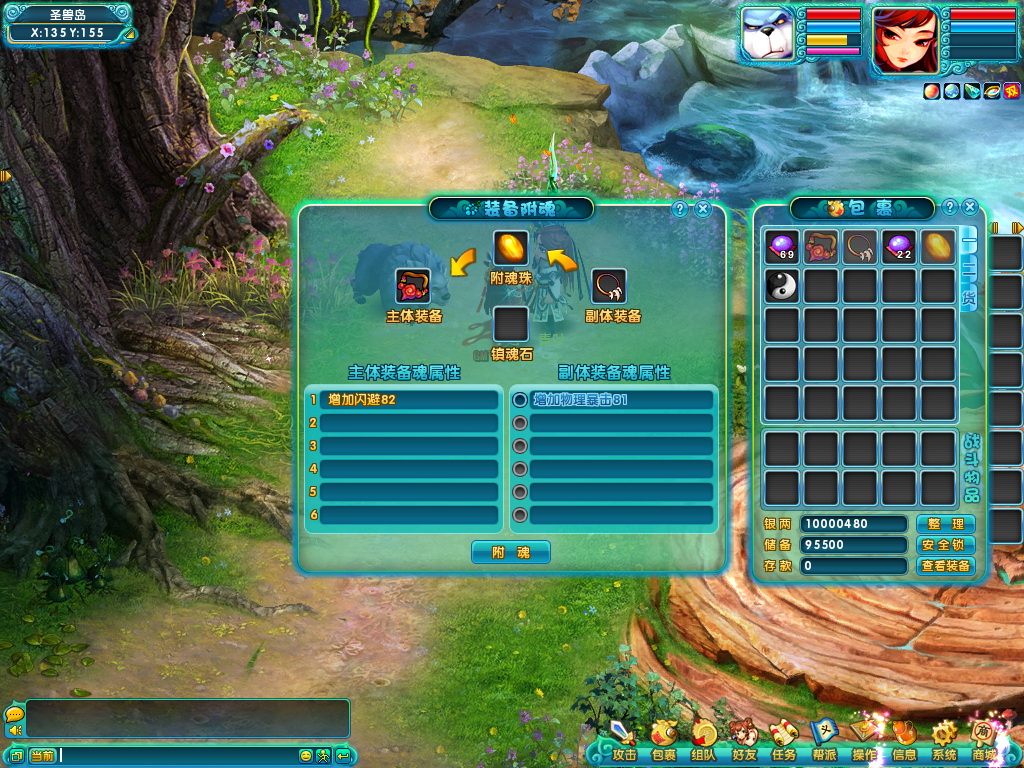Select the yin-yang item in the bag
Viewport: 1024px width, 768px height.
click(x=781, y=286)
